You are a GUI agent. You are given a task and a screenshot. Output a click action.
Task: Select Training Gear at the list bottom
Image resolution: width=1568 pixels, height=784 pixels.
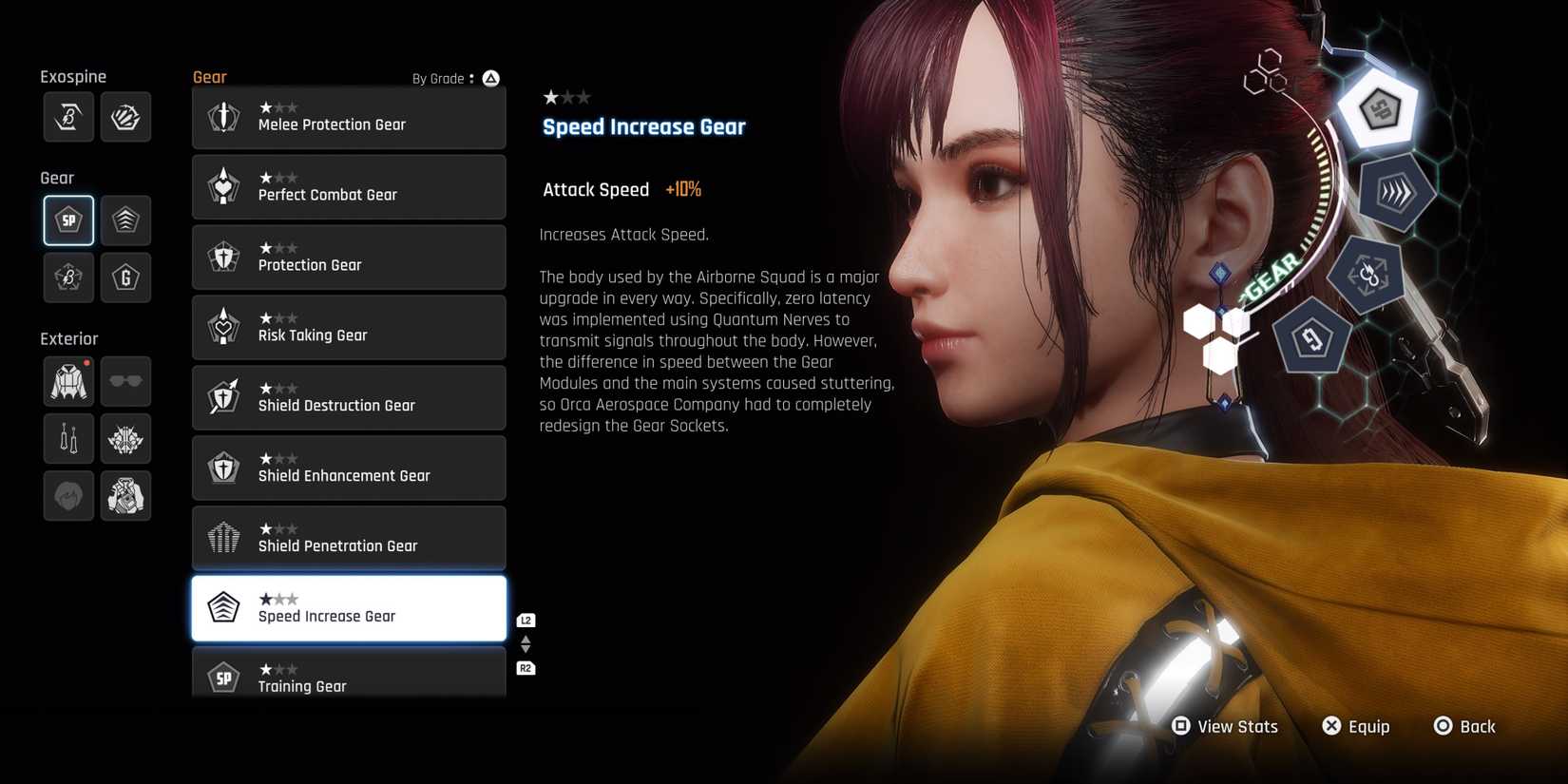point(349,677)
